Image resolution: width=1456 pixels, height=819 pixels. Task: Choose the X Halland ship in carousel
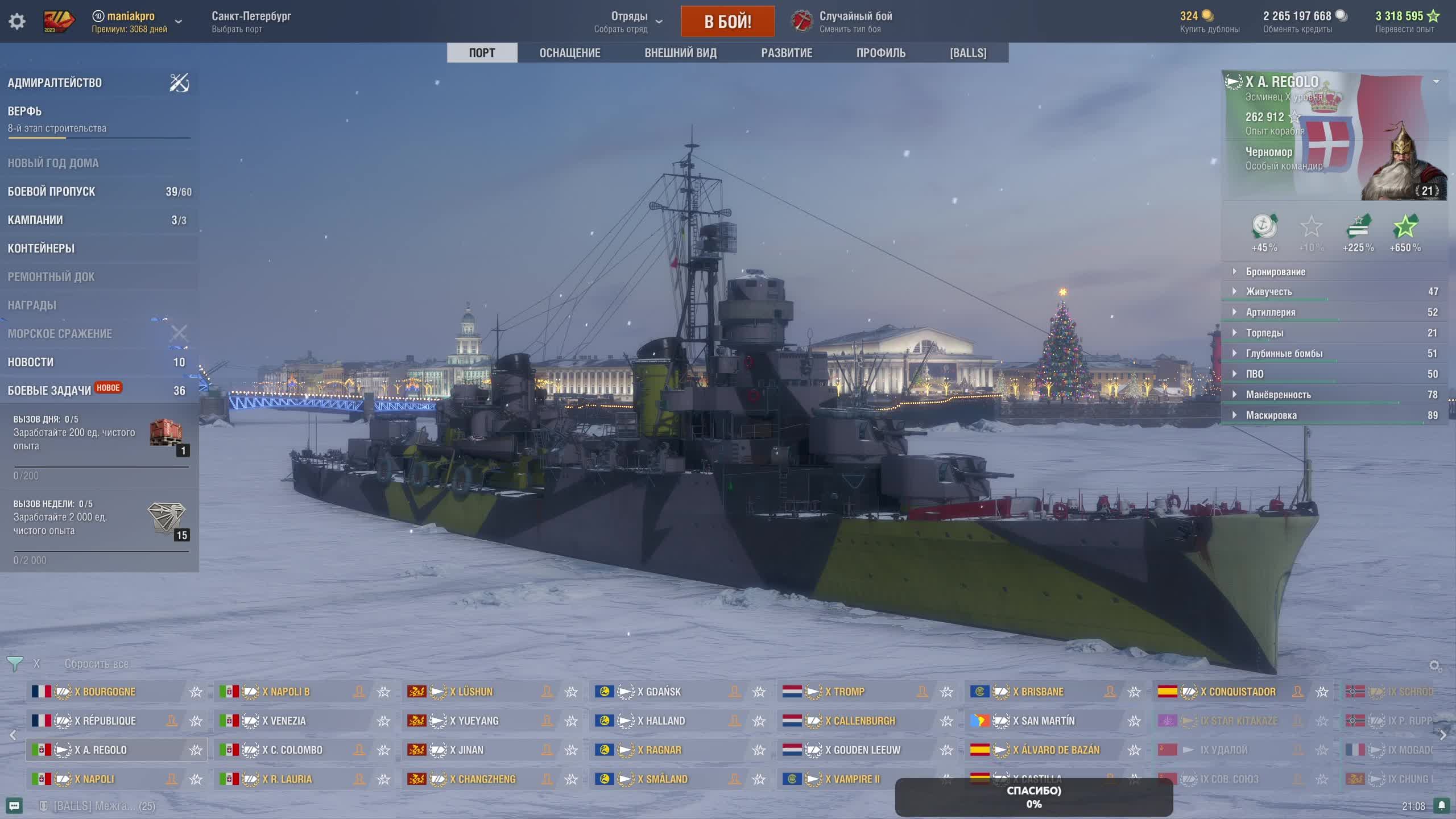pos(665,721)
